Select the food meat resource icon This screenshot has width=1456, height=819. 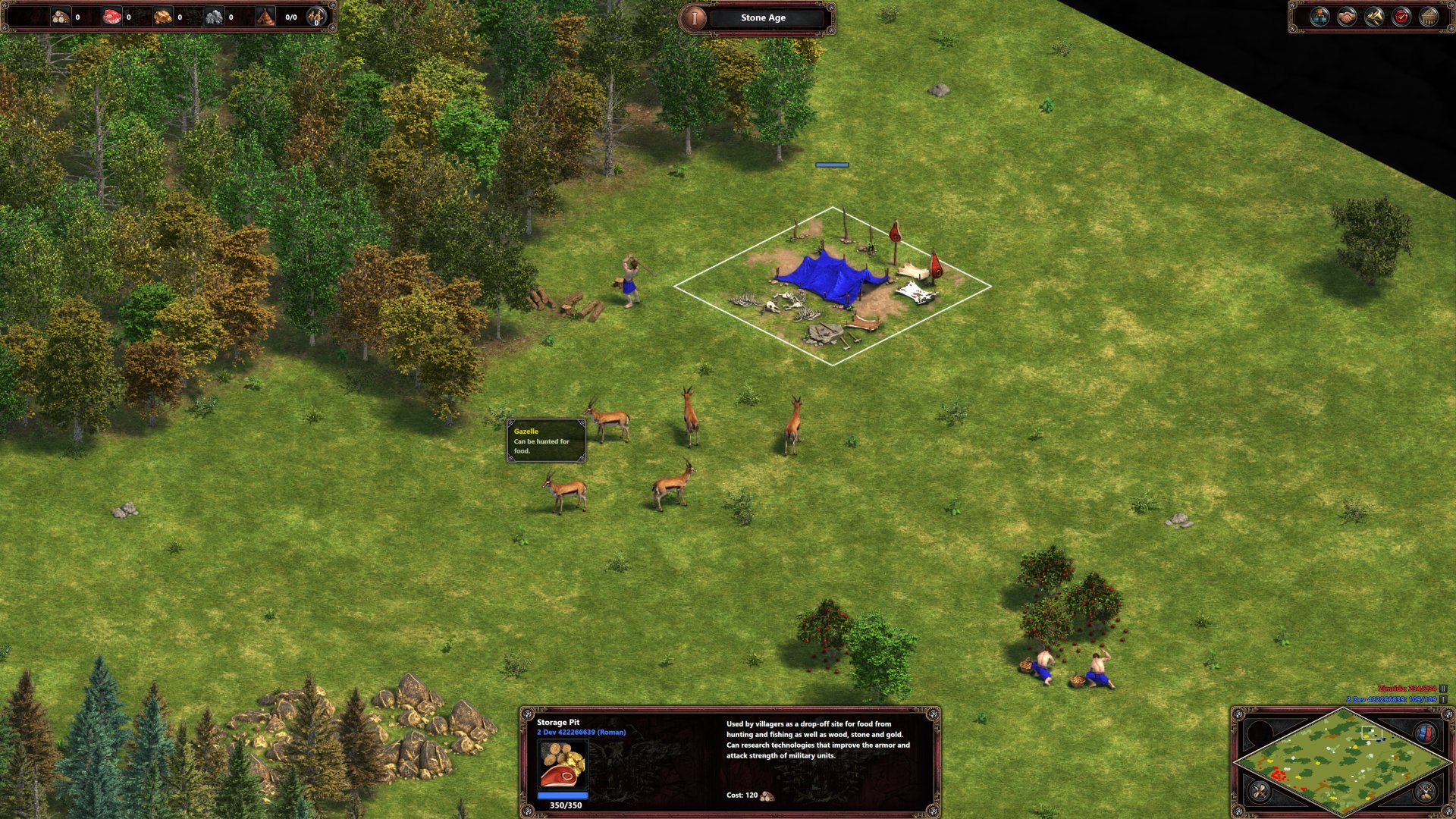point(112,15)
